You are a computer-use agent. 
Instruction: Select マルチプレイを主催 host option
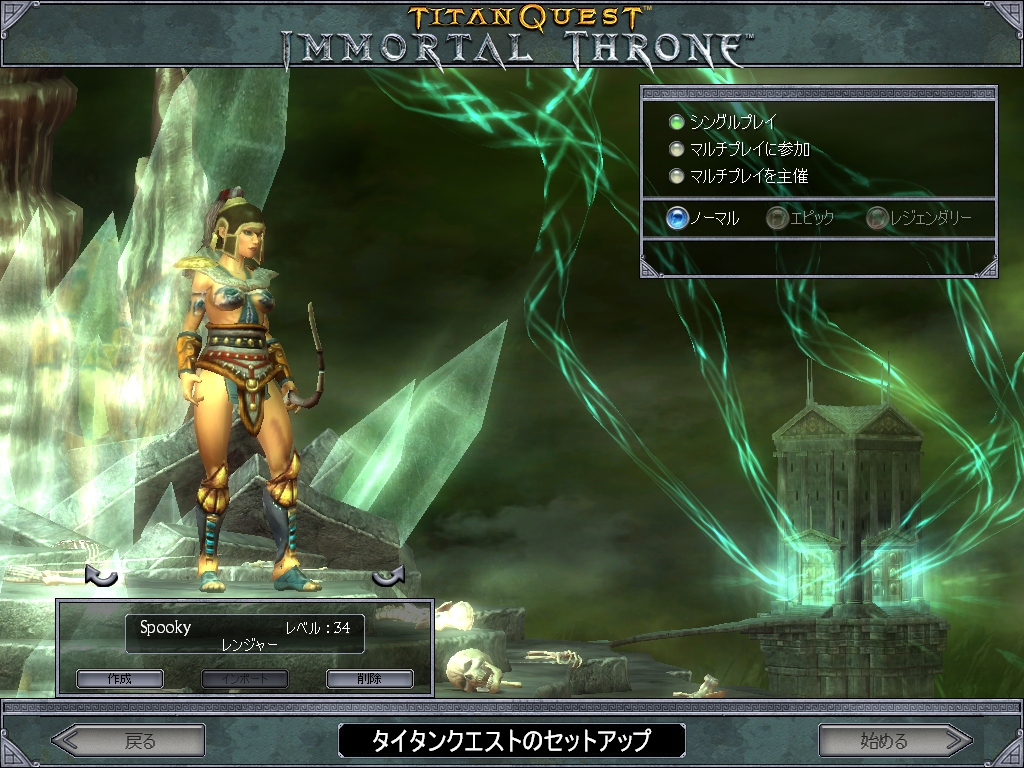pos(677,177)
